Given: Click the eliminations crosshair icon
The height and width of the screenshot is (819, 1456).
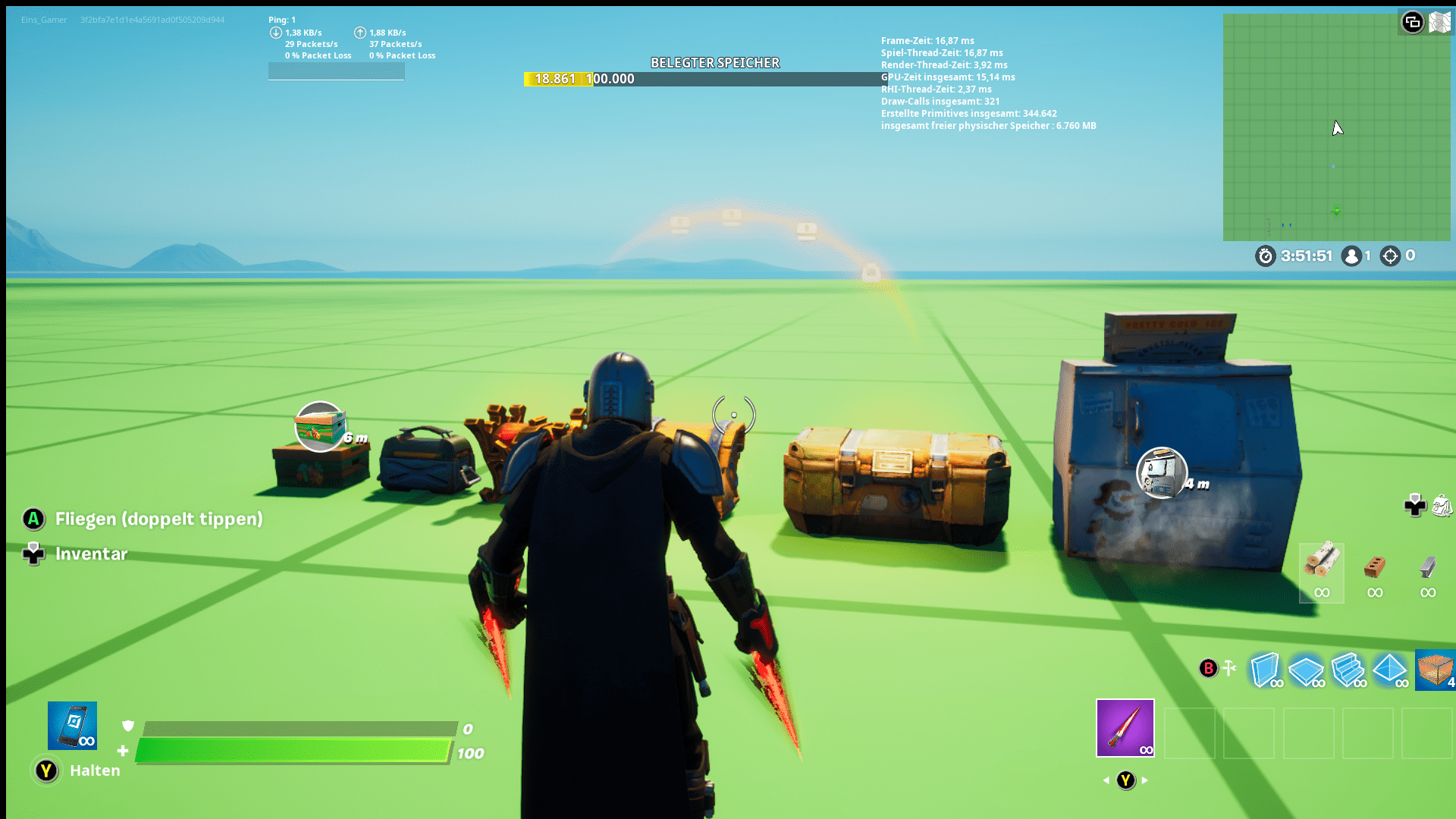Looking at the screenshot, I should coord(1390,256).
